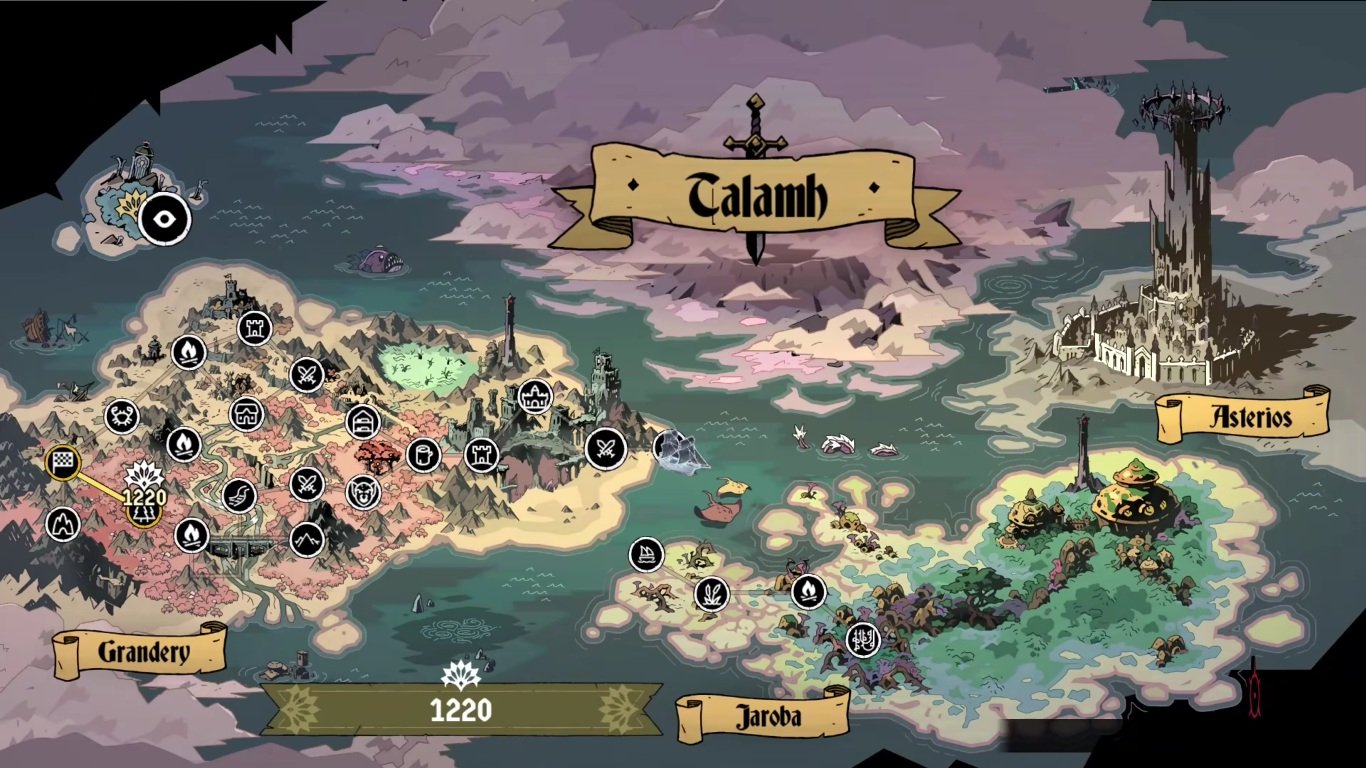Select the checkered flag starting node

[x=62, y=462]
